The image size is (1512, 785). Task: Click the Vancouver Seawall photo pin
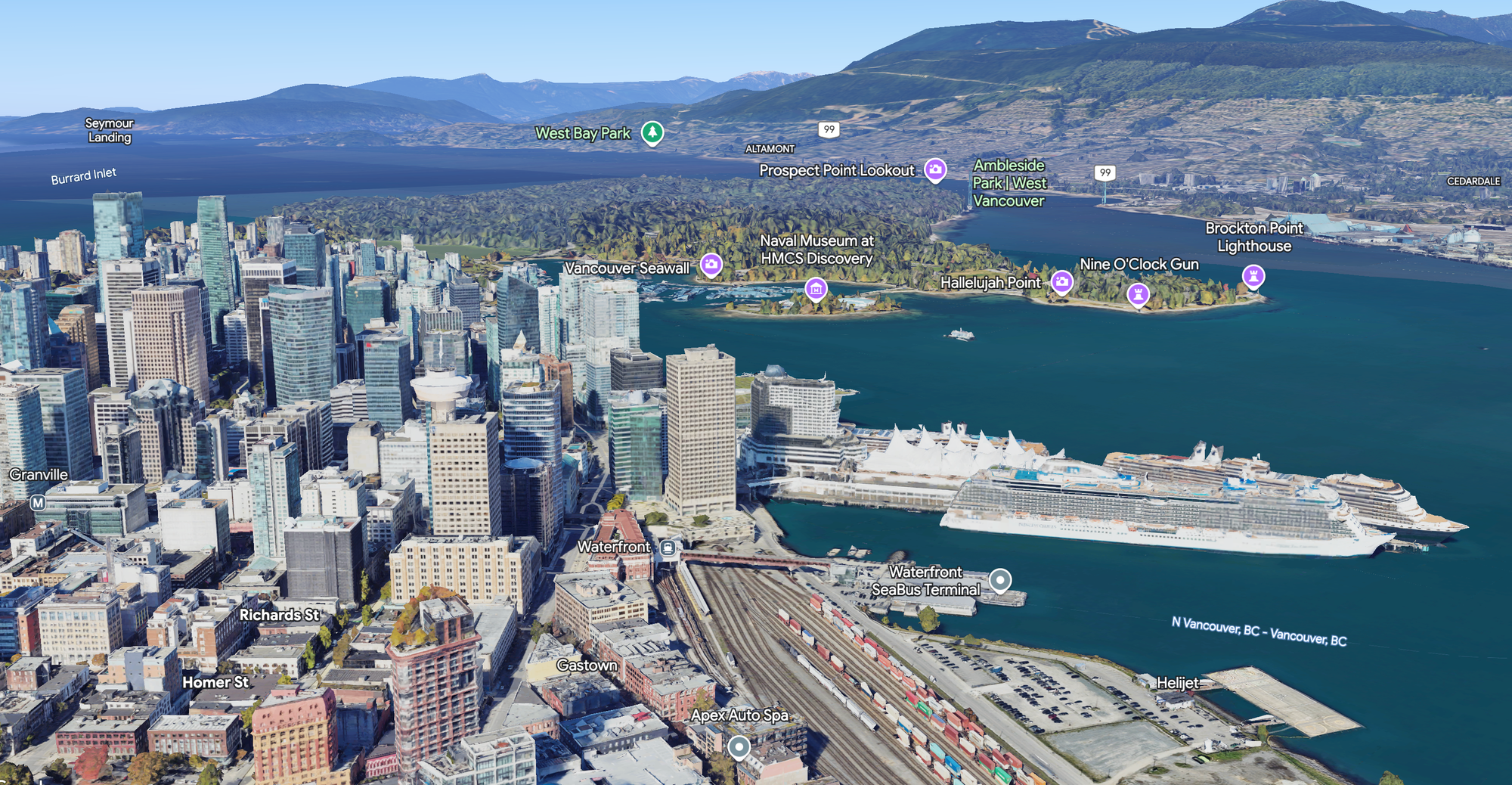[x=711, y=265]
